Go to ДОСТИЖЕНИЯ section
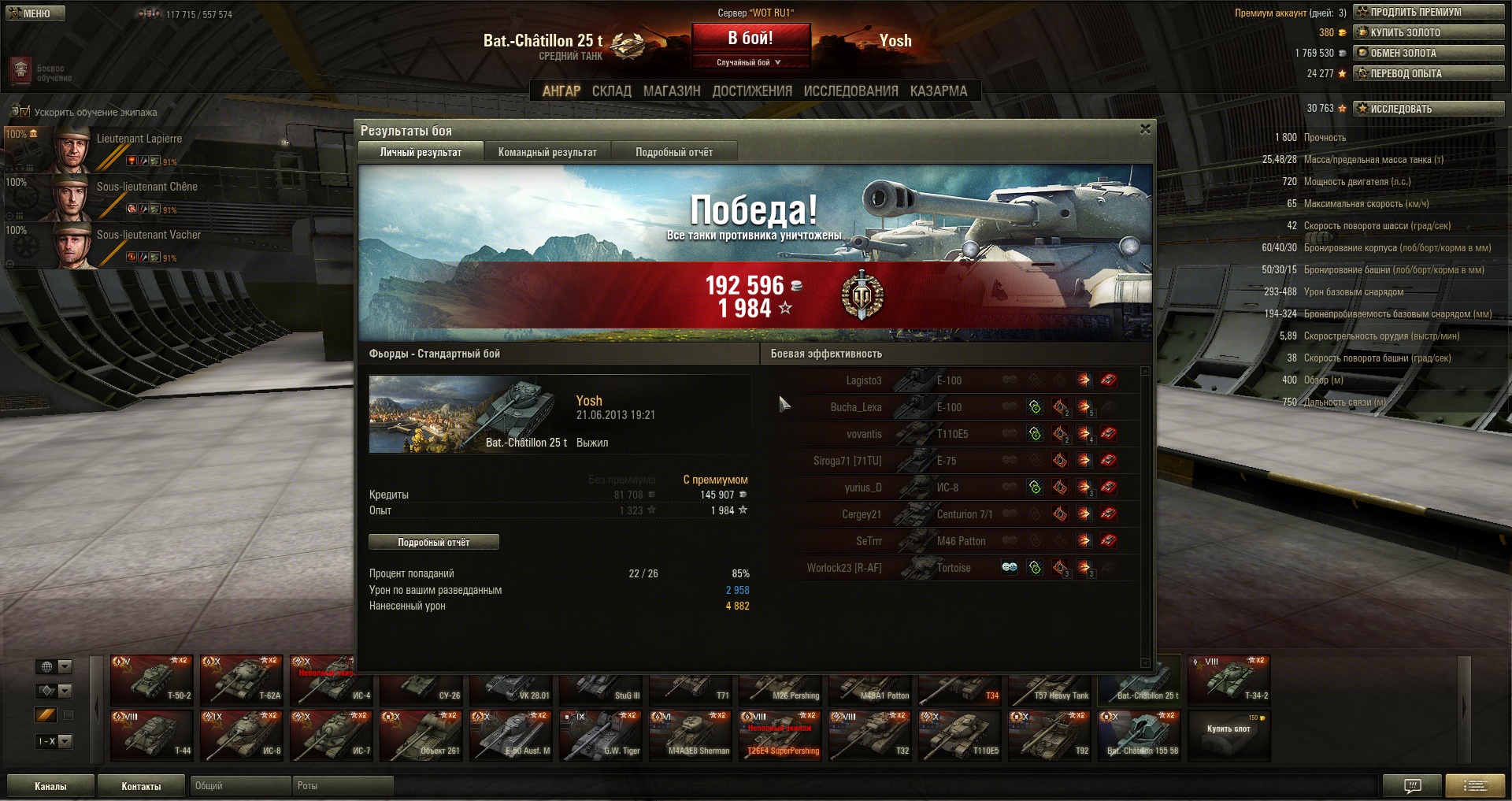 [x=752, y=91]
